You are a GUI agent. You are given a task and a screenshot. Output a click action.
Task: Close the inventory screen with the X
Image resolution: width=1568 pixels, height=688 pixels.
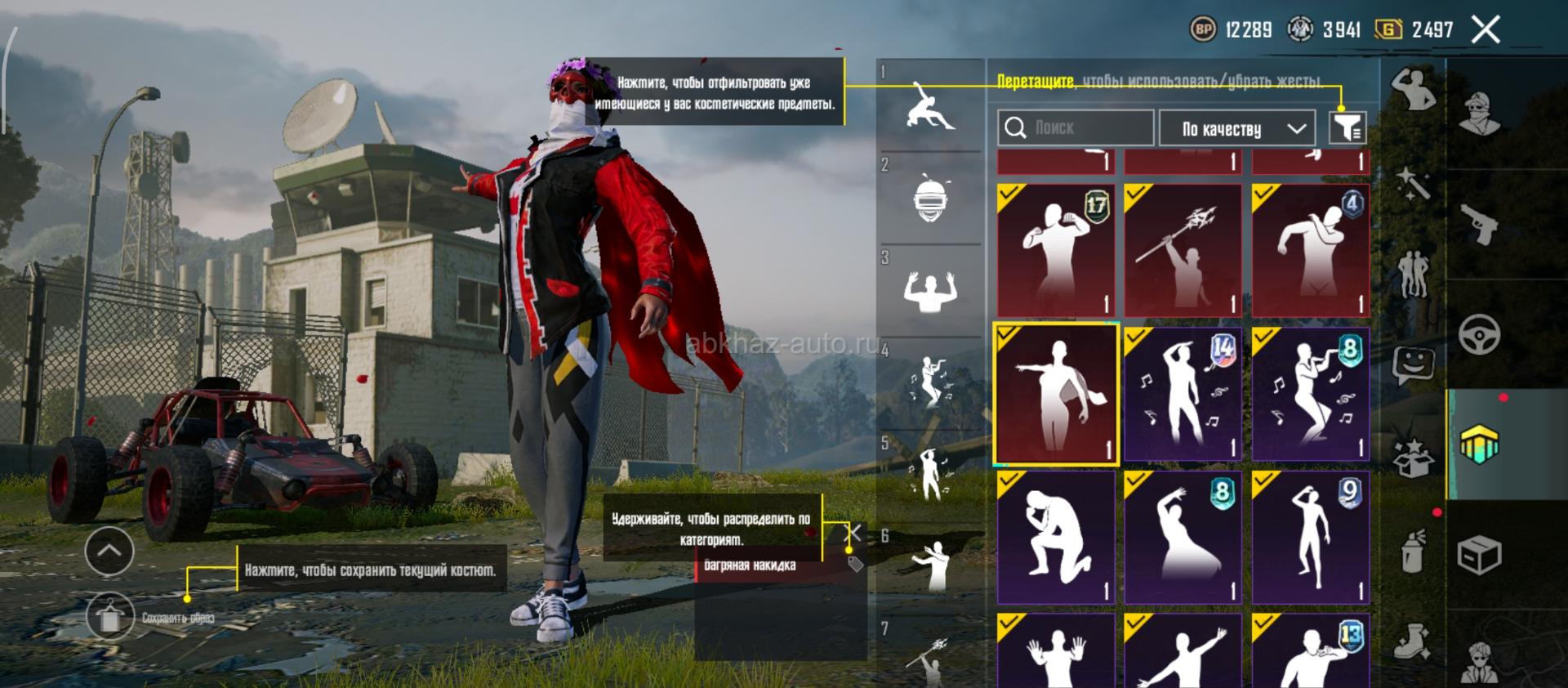pyautogui.click(x=1486, y=30)
